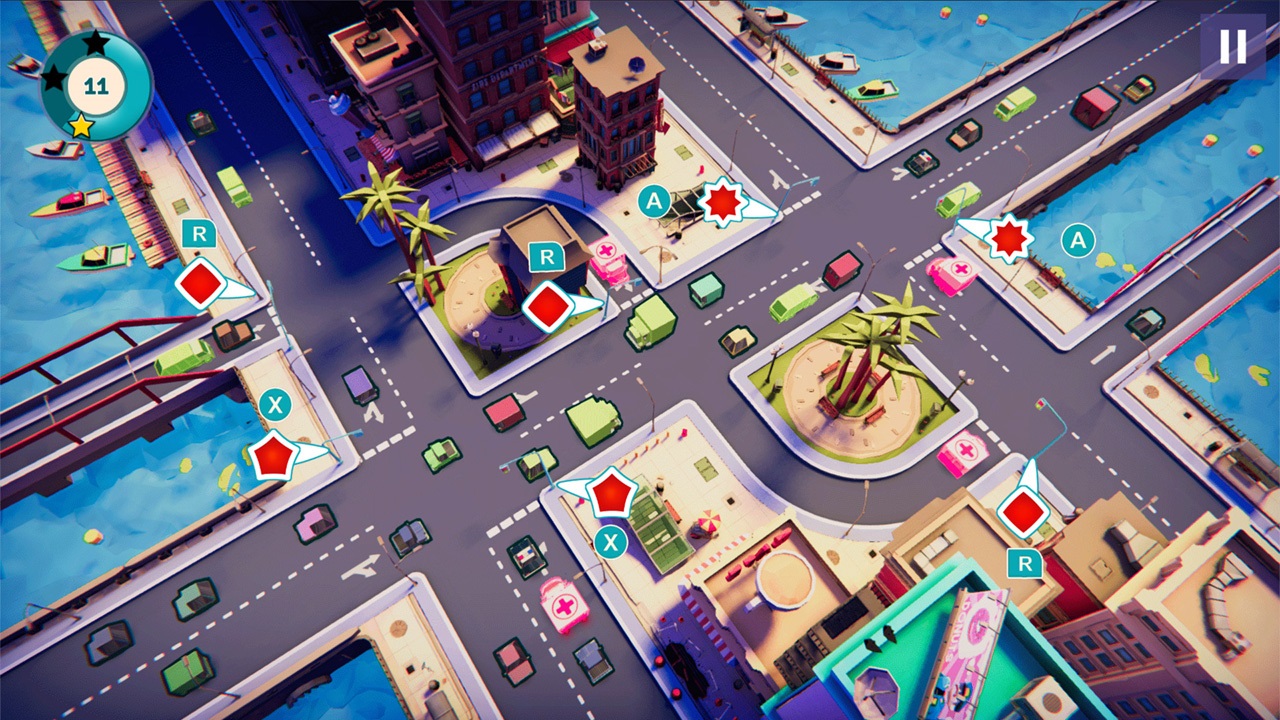Toggle the star burst traffic signal on the right
This screenshot has width=1280, height=720.
point(1009,240)
